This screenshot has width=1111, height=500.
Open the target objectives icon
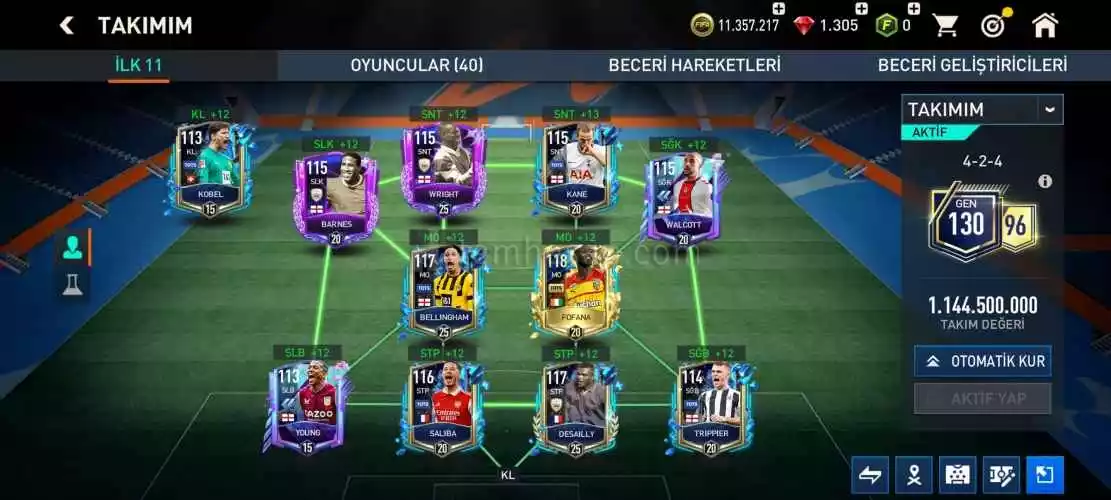pos(993,25)
